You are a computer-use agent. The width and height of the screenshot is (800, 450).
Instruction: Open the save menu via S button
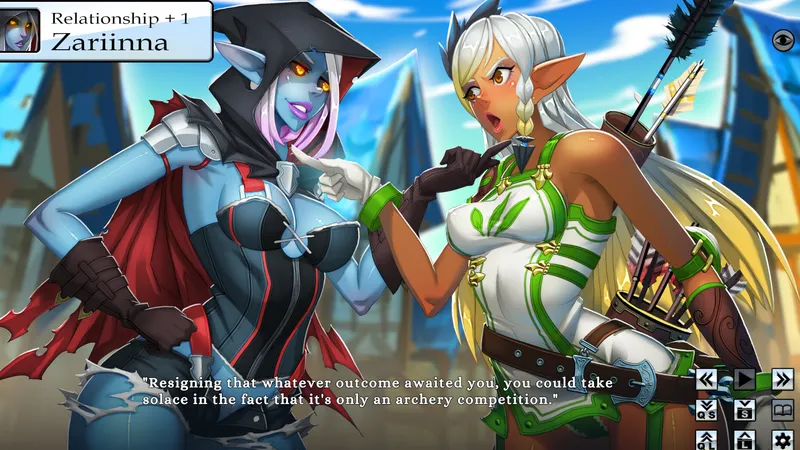(745, 409)
